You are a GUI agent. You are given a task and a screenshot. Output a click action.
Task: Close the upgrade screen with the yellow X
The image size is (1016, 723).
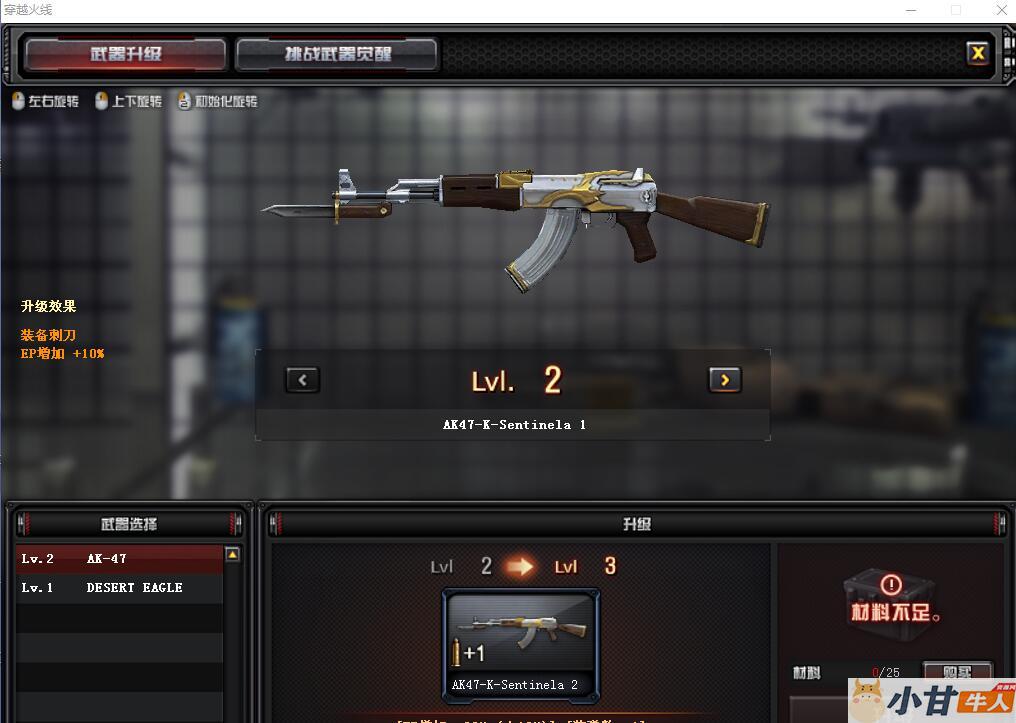coord(977,53)
